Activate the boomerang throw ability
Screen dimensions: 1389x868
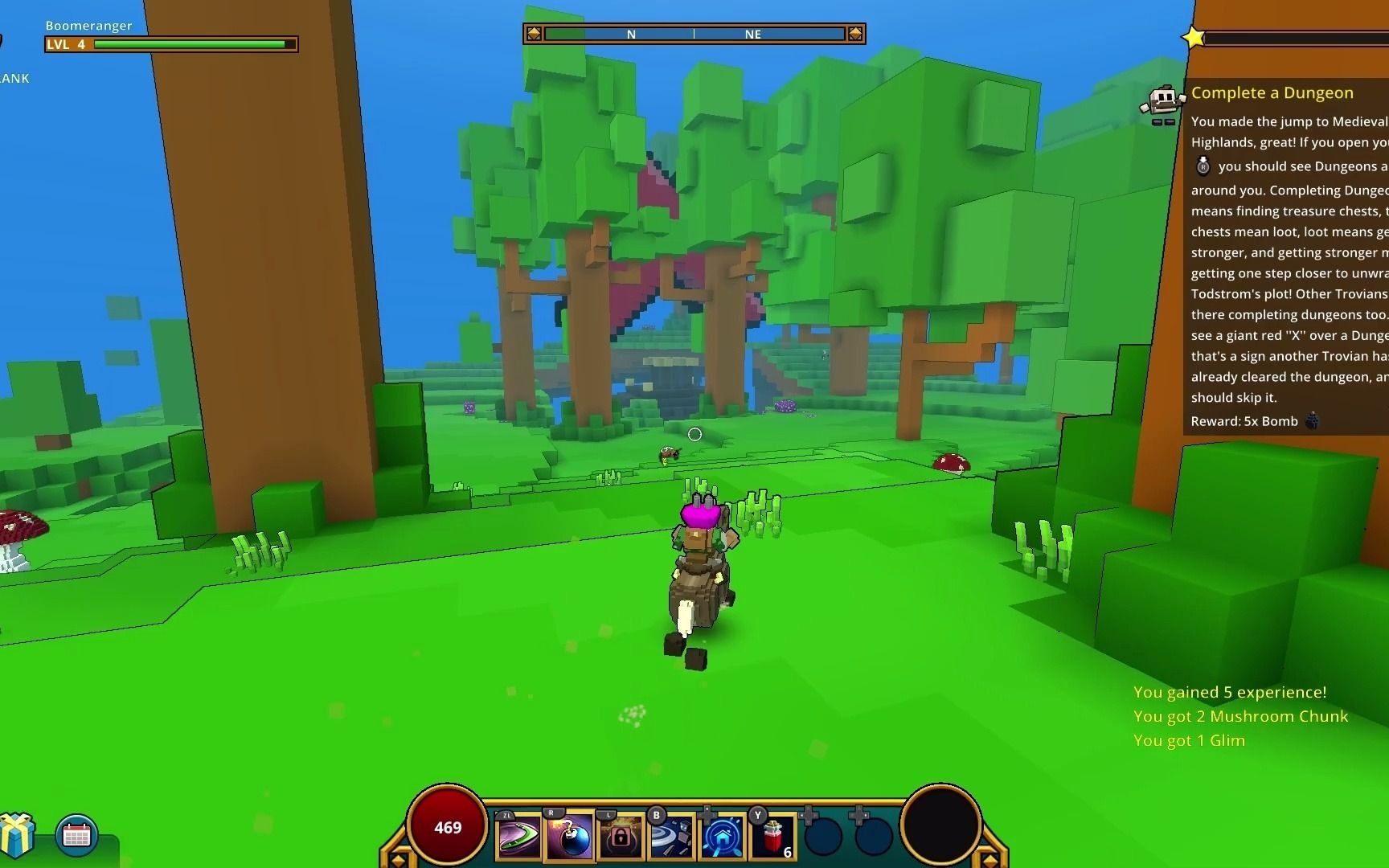[x=519, y=837]
